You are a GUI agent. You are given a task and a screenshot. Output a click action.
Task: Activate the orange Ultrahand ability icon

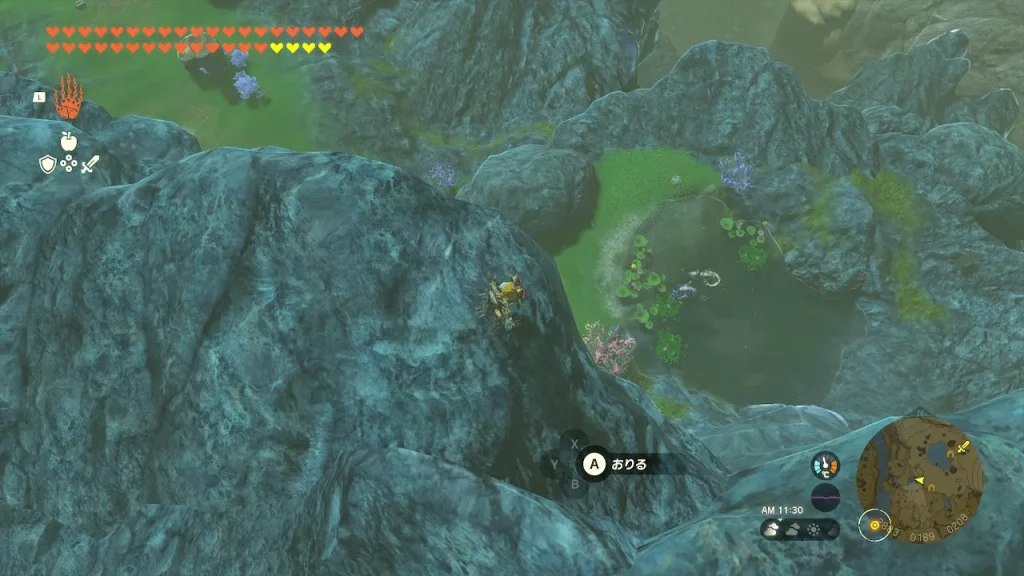(x=68, y=98)
